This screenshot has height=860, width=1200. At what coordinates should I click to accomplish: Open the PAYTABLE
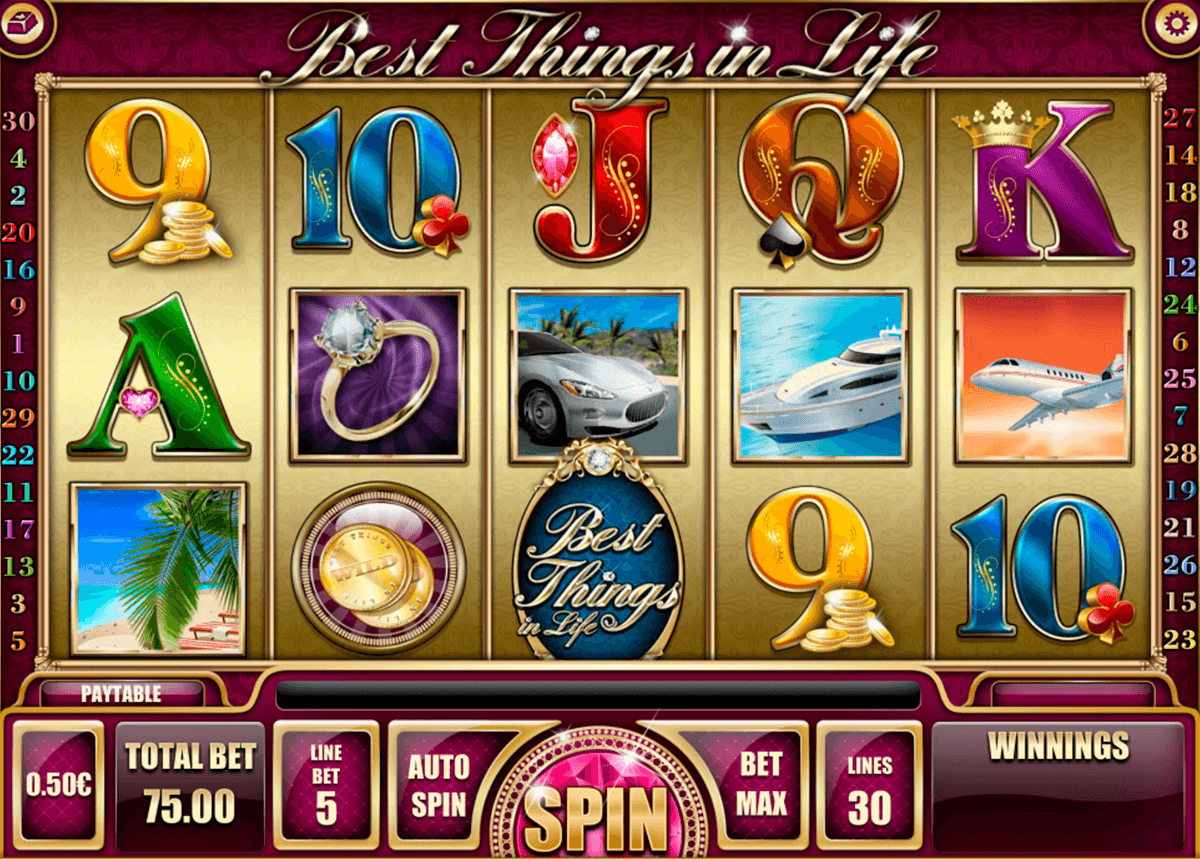(x=121, y=693)
